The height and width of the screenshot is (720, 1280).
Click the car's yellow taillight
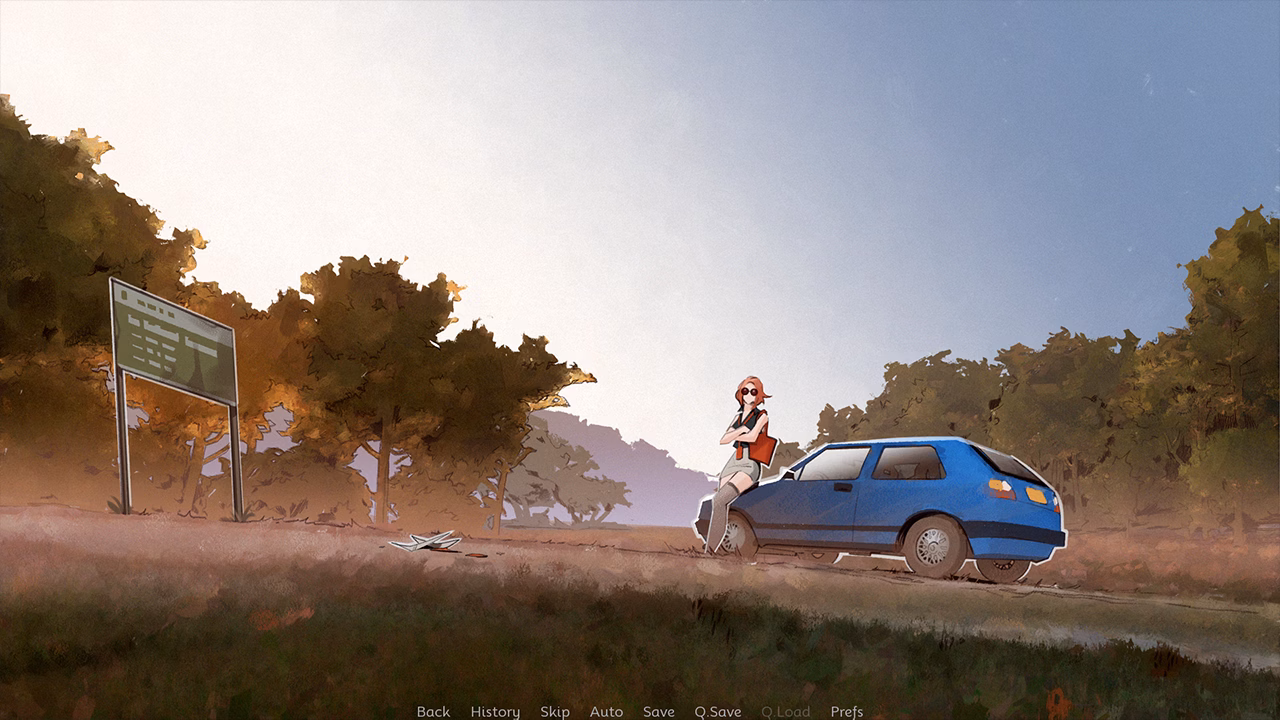pos(1034,496)
